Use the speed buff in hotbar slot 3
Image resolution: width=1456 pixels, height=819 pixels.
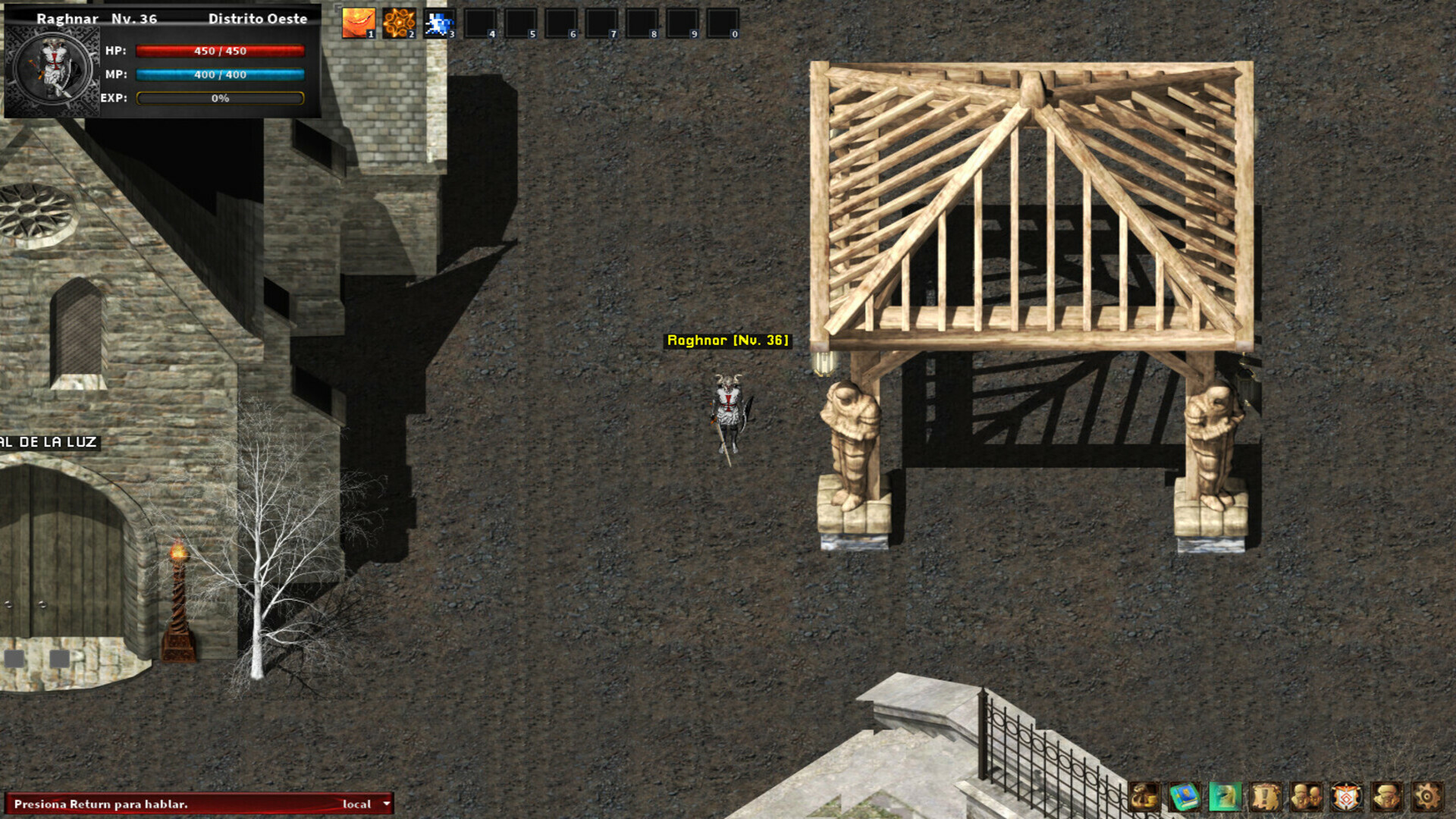[x=441, y=20]
